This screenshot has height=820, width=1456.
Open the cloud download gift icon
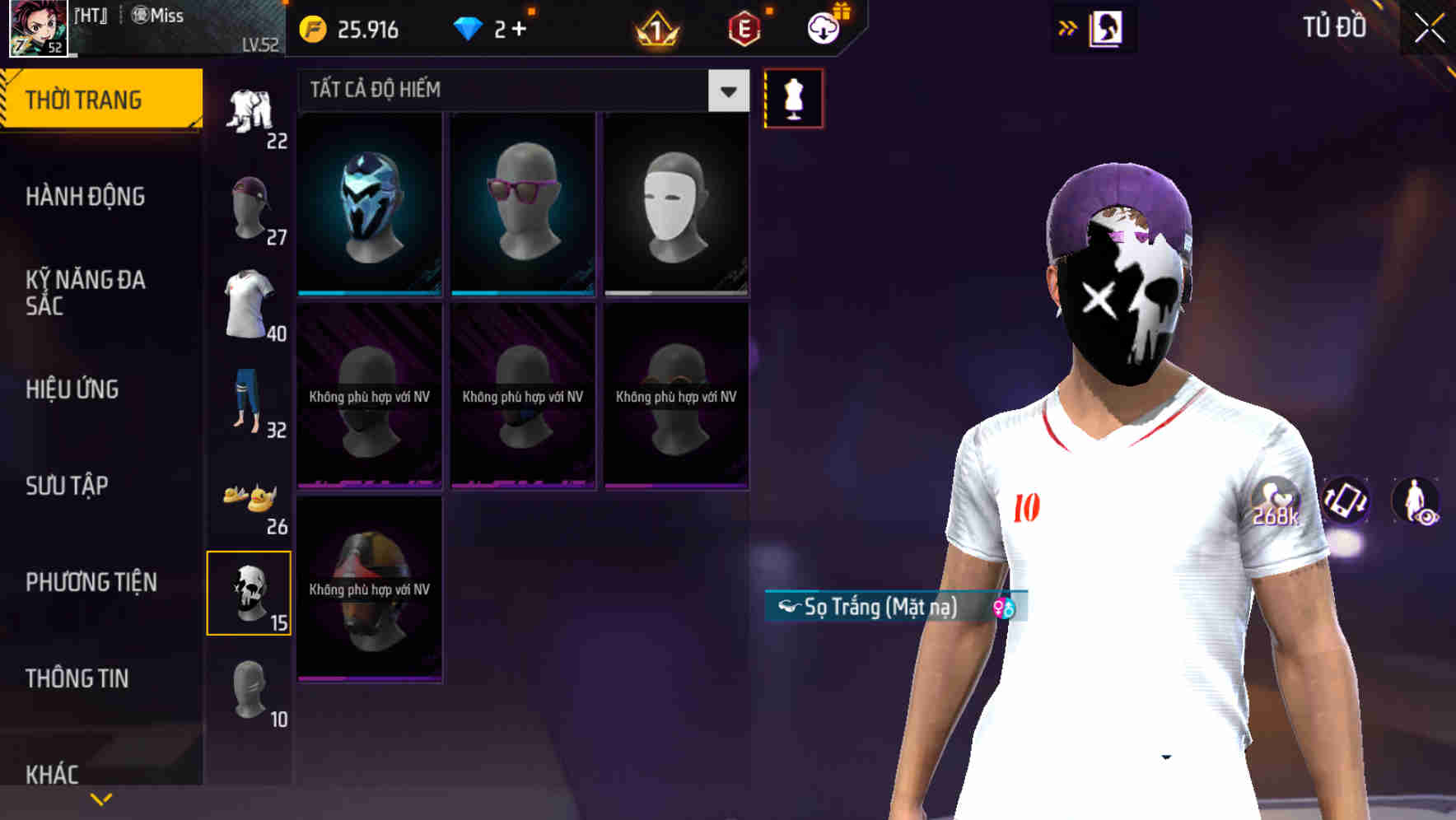coord(824,29)
